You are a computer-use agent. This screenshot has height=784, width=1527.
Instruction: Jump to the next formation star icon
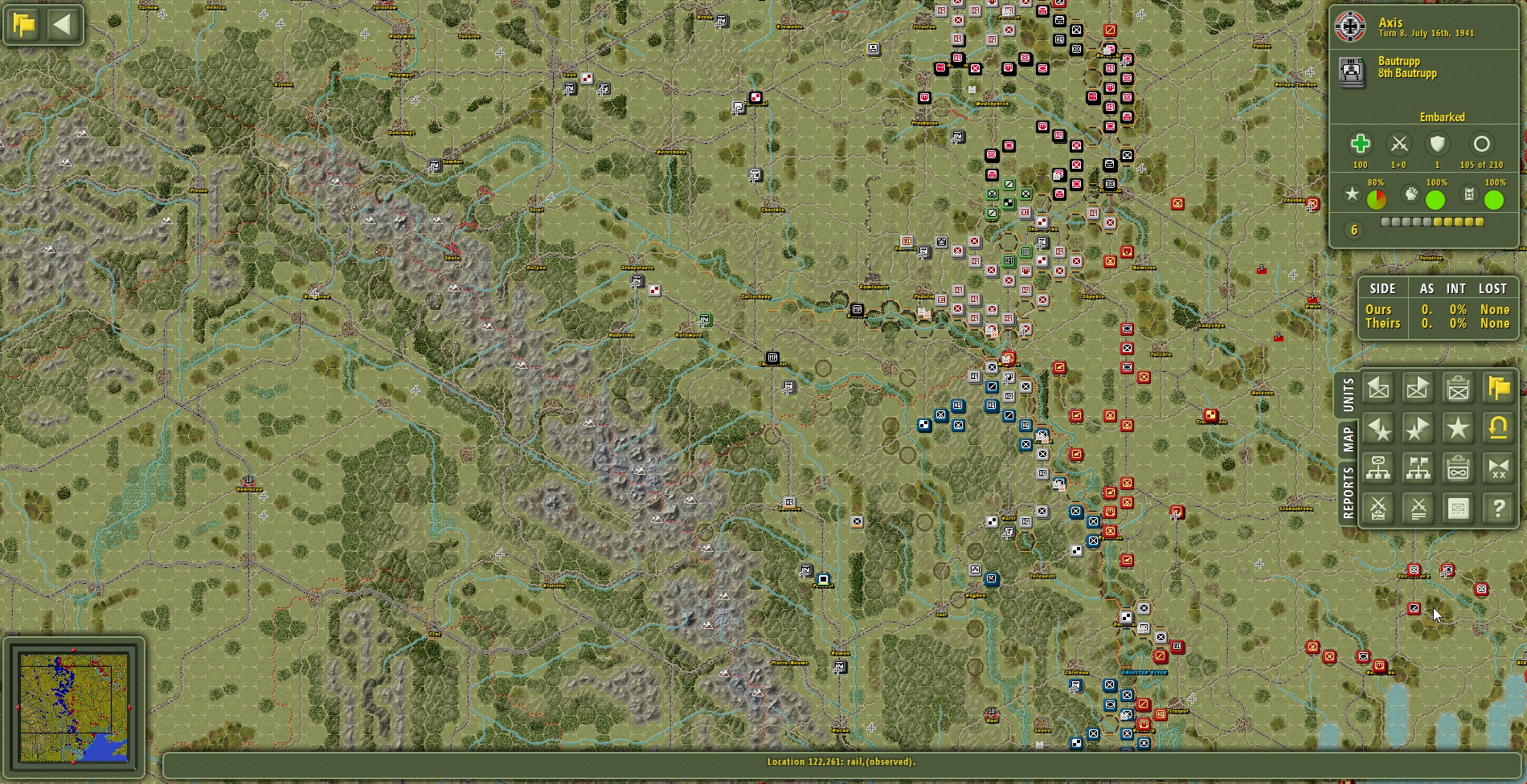[x=1418, y=428]
